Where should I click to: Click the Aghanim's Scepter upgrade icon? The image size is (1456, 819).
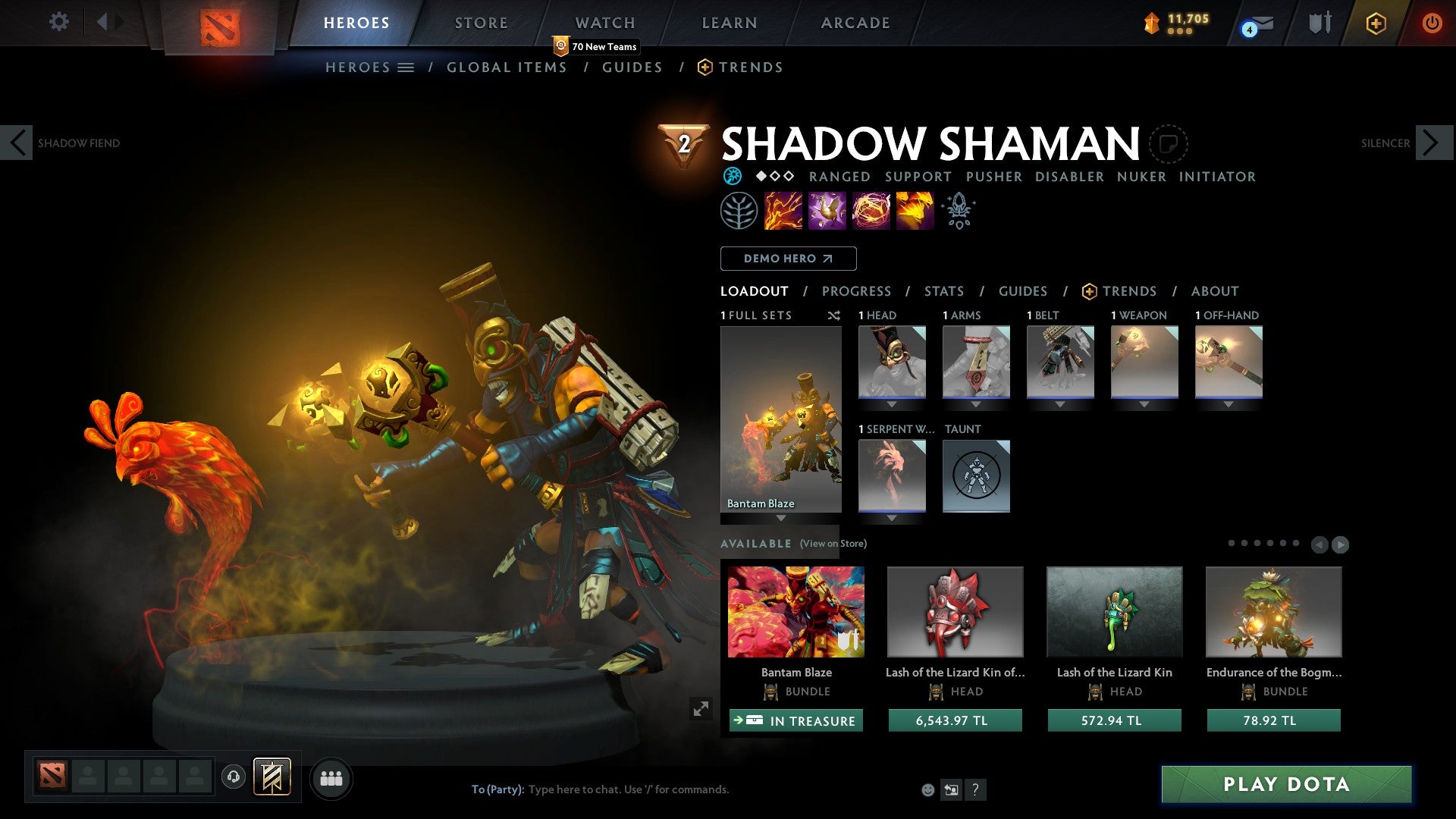pos(958,211)
